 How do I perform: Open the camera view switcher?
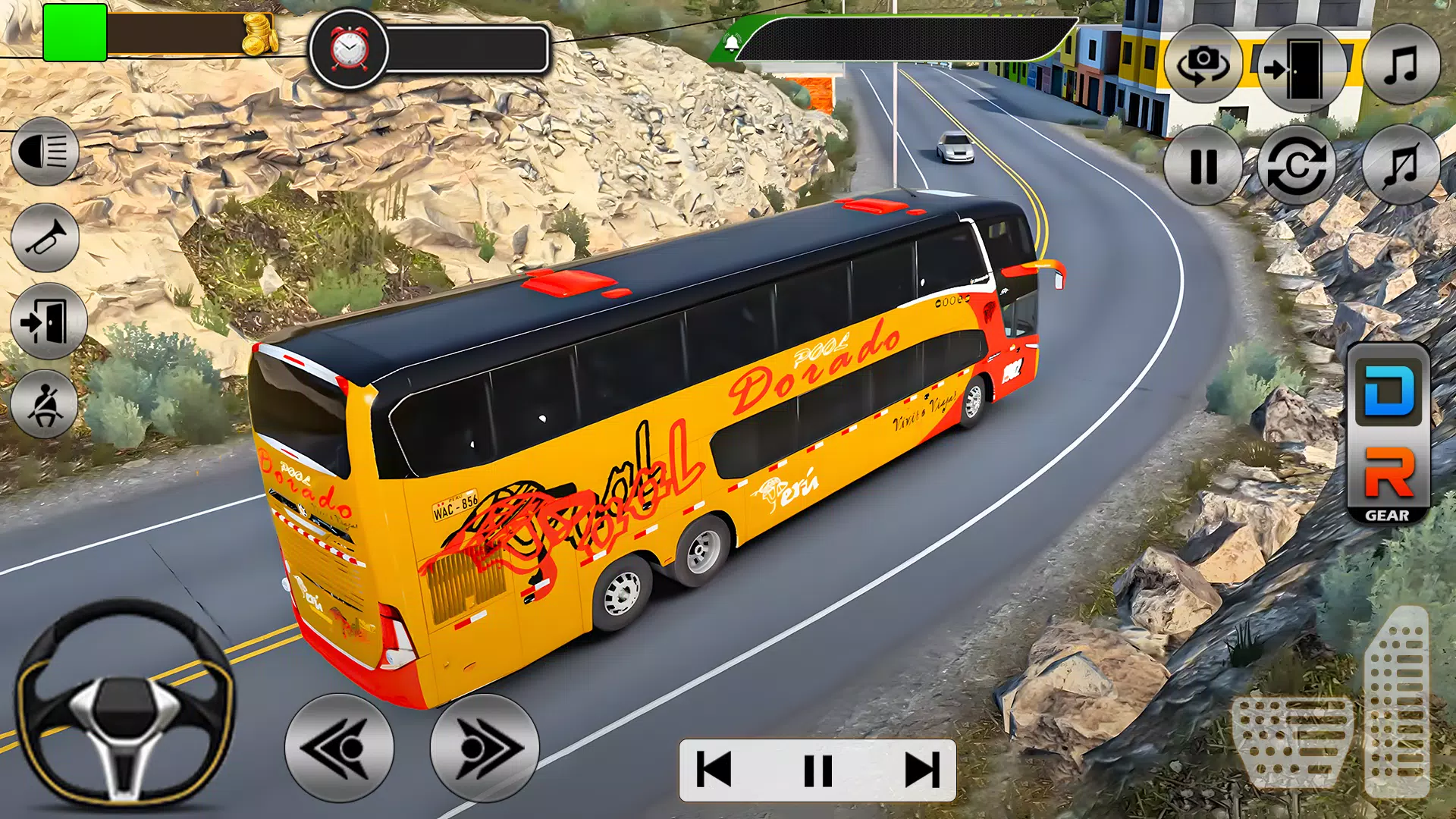(x=1204, y=64)
